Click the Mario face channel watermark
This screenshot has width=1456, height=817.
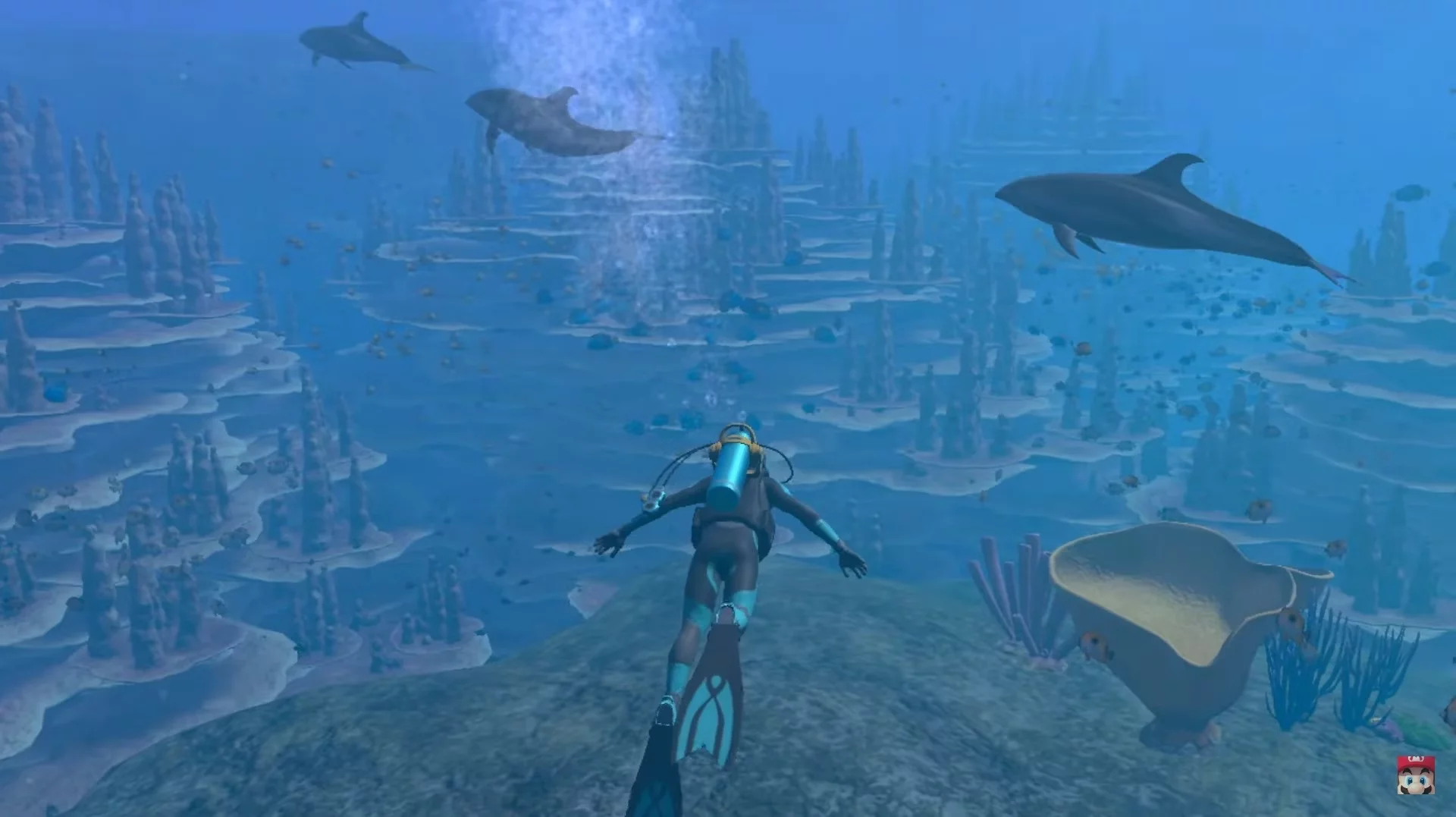1415,775
